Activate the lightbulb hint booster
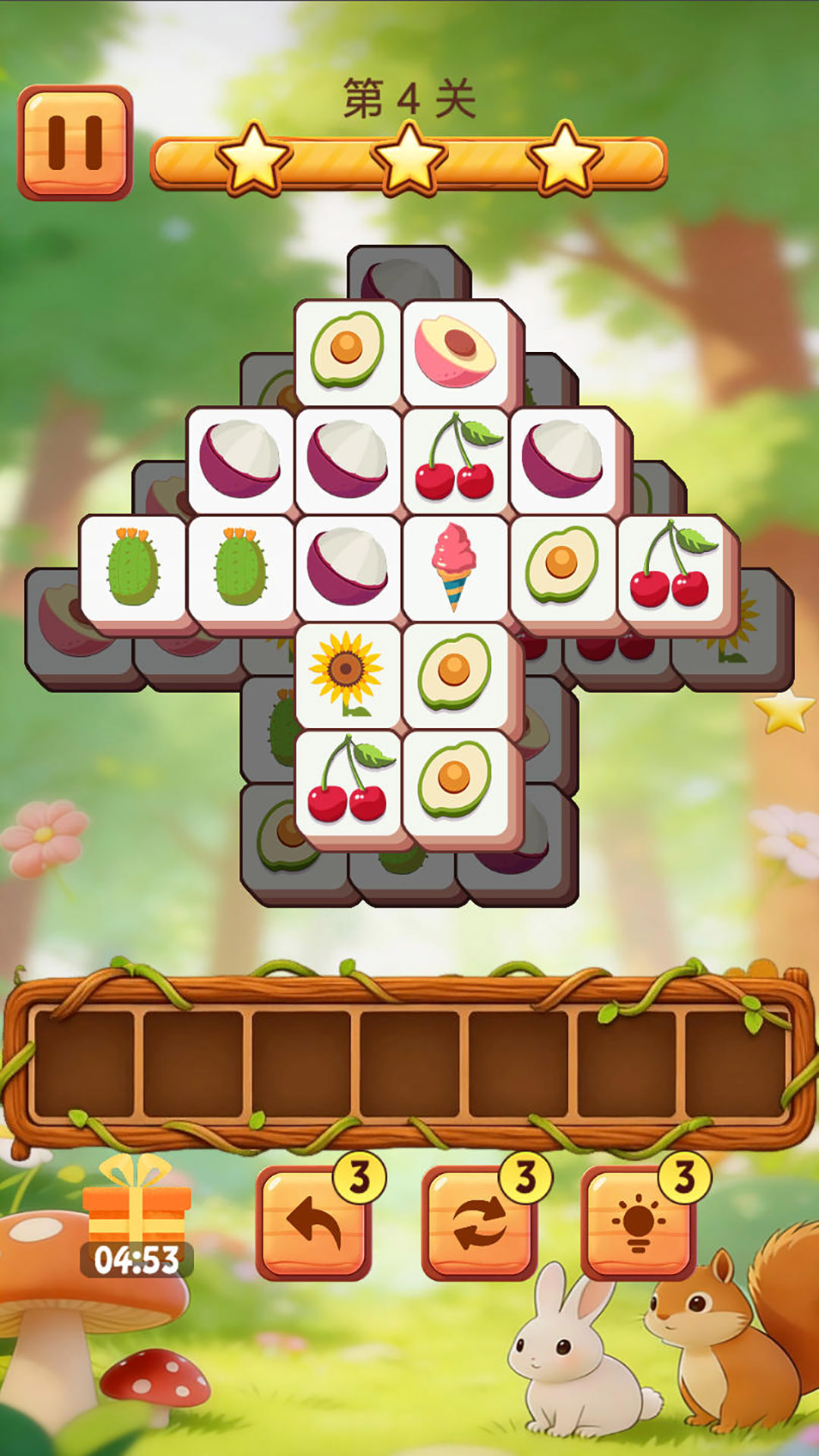Viewport: 819px width, 1456px height. 639,1222
